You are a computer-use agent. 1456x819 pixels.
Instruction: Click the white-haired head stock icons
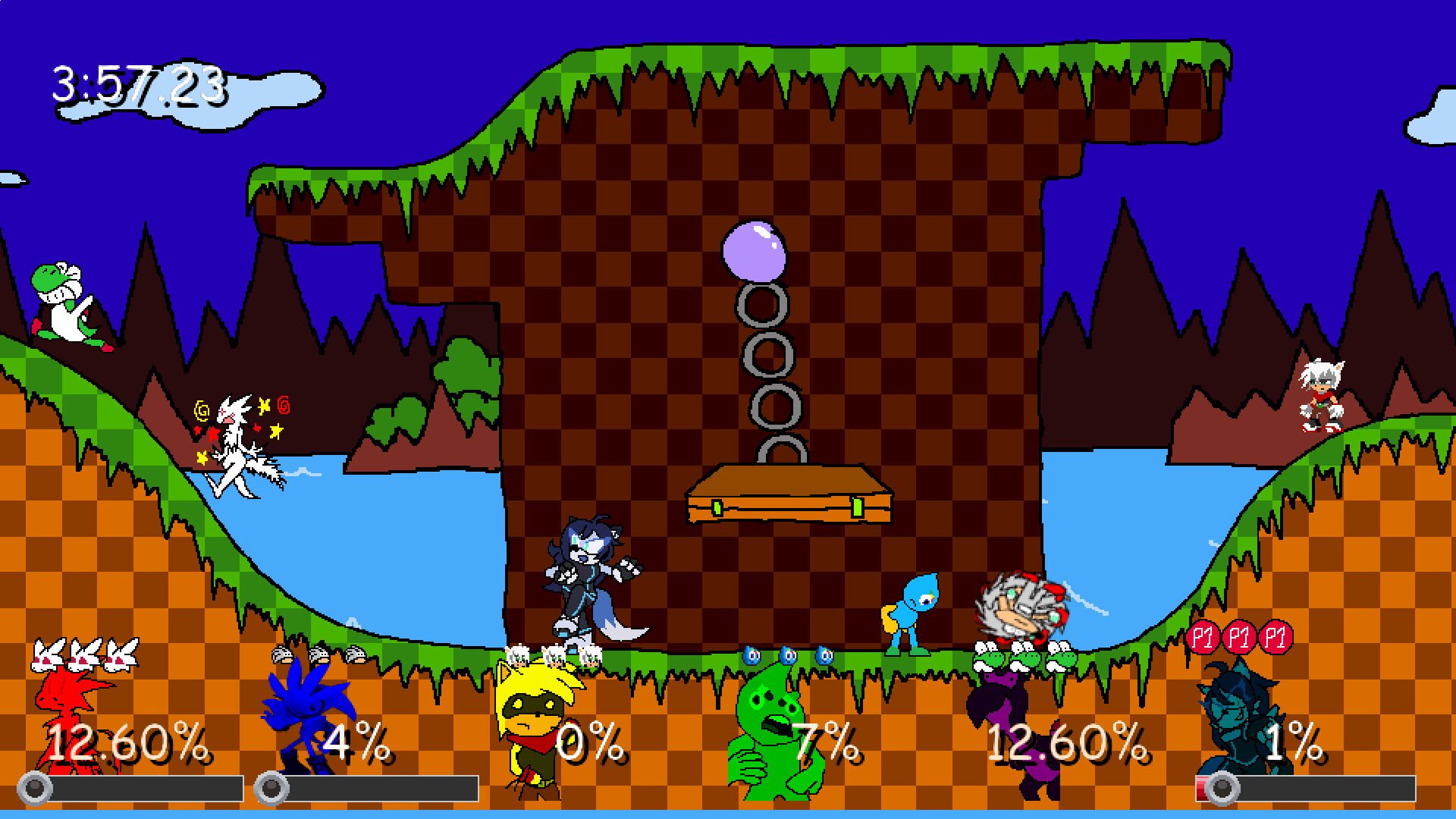coord(554,656)
